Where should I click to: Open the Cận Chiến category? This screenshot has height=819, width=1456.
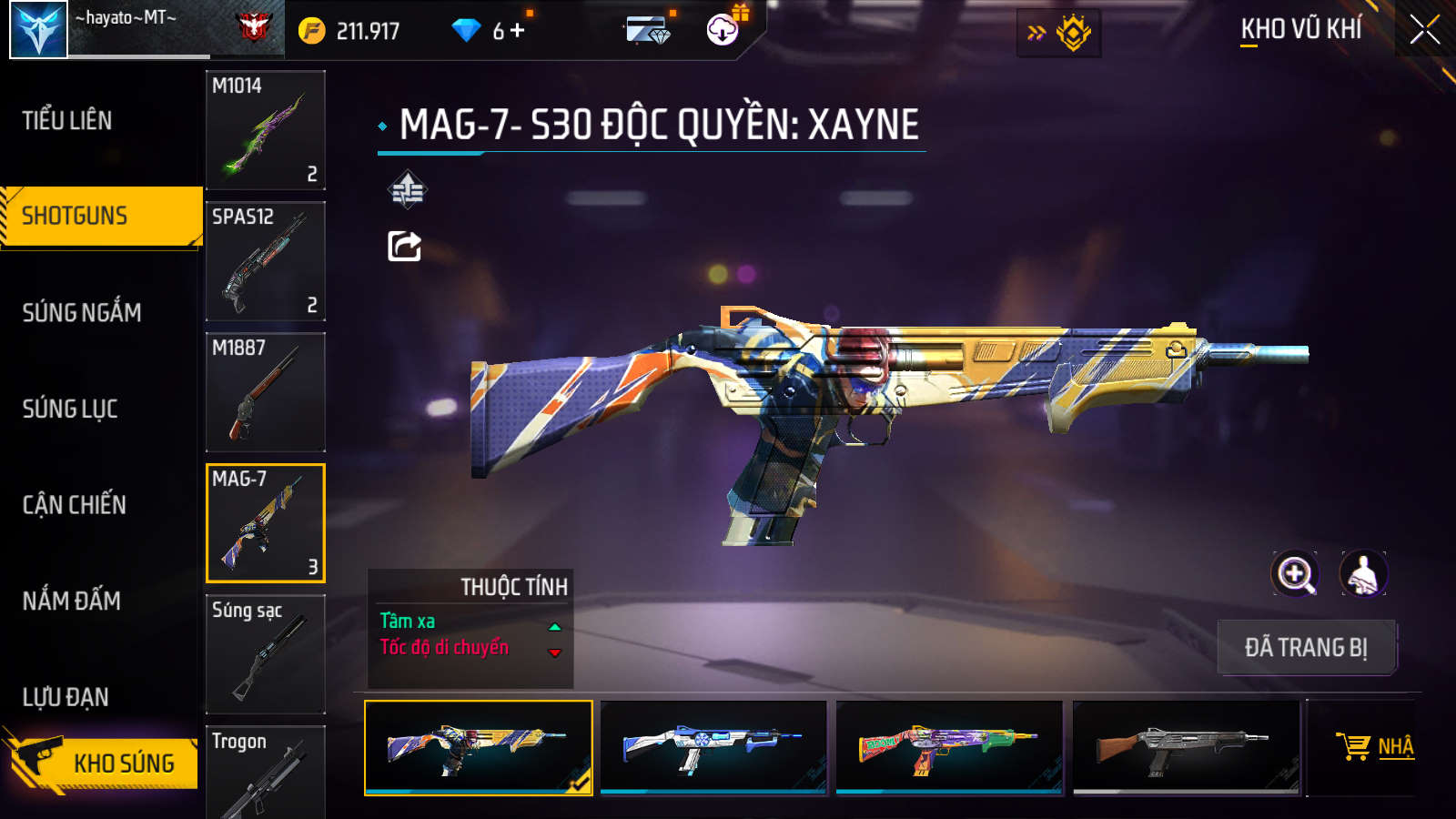click(x=75, y=504)
